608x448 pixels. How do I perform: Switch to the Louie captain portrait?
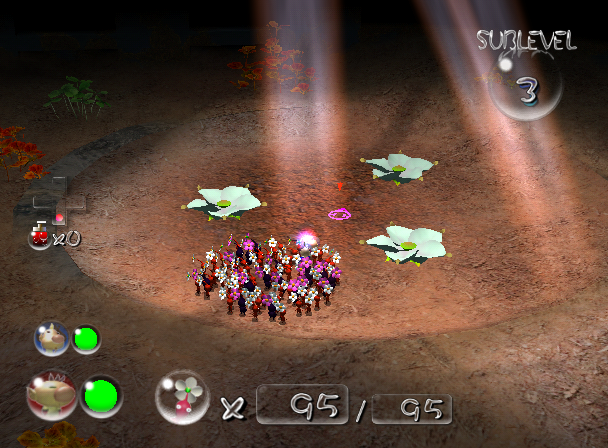click(x=51, y=339)
